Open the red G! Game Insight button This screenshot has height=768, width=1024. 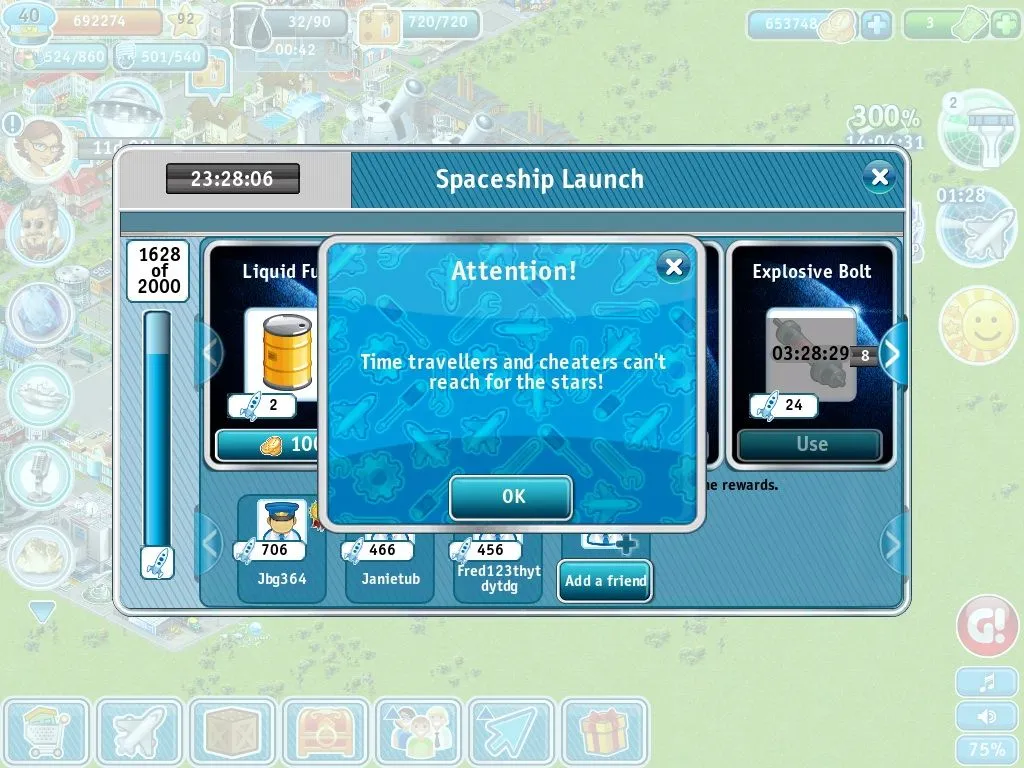pos(986,627)
